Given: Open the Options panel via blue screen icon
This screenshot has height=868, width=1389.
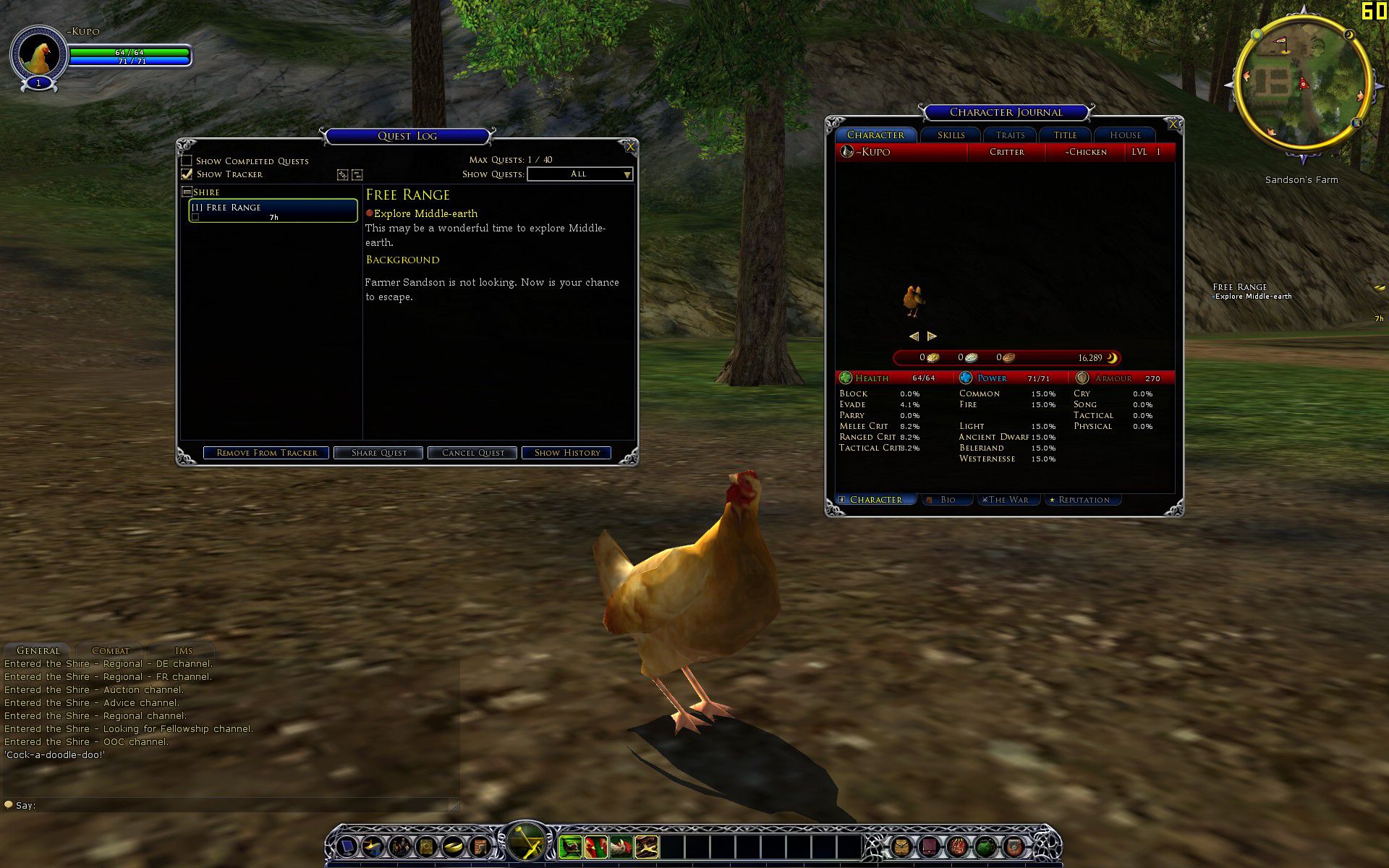Looking at the screenshot, I should 347,846.
